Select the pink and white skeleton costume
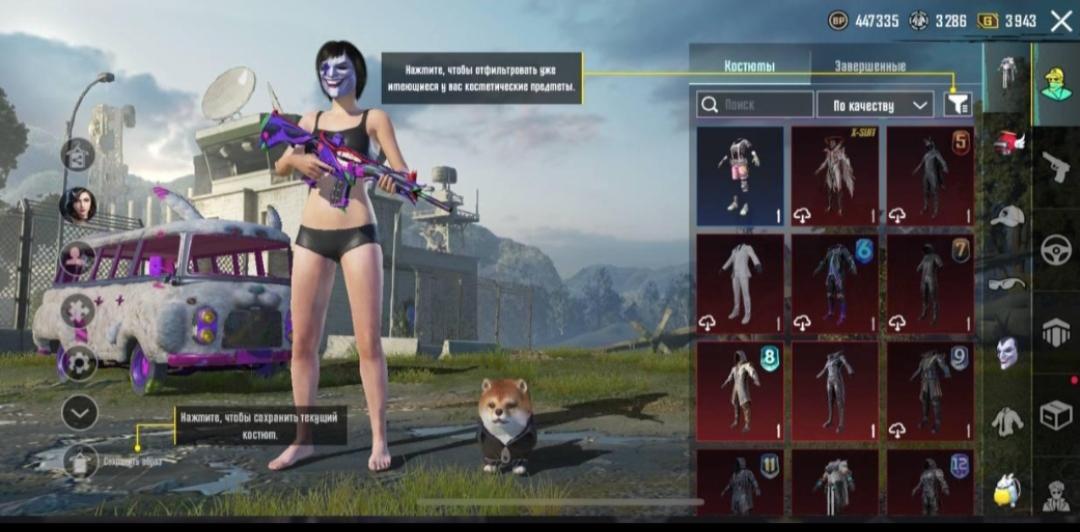 point(740,175)
